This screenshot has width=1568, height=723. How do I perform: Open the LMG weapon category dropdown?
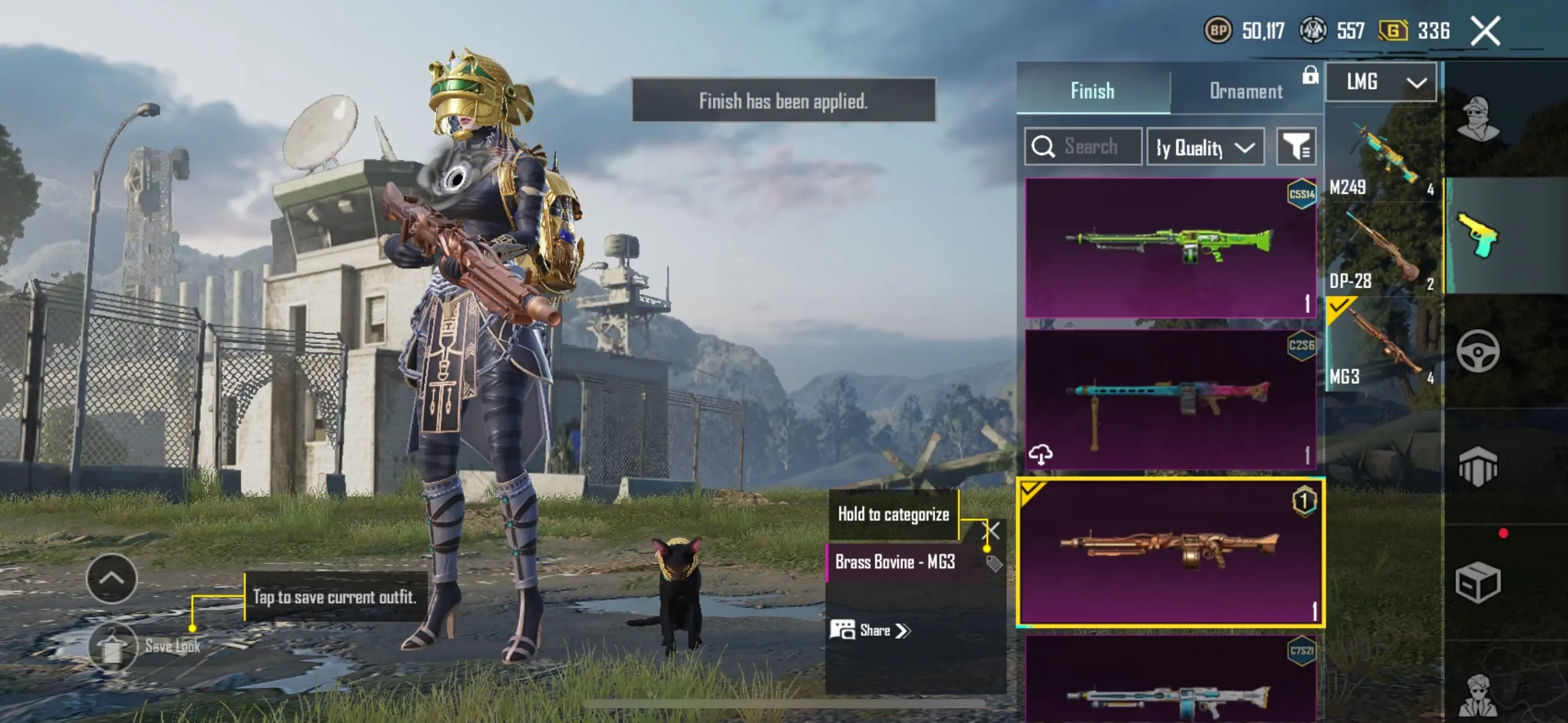click(1381, 82)
